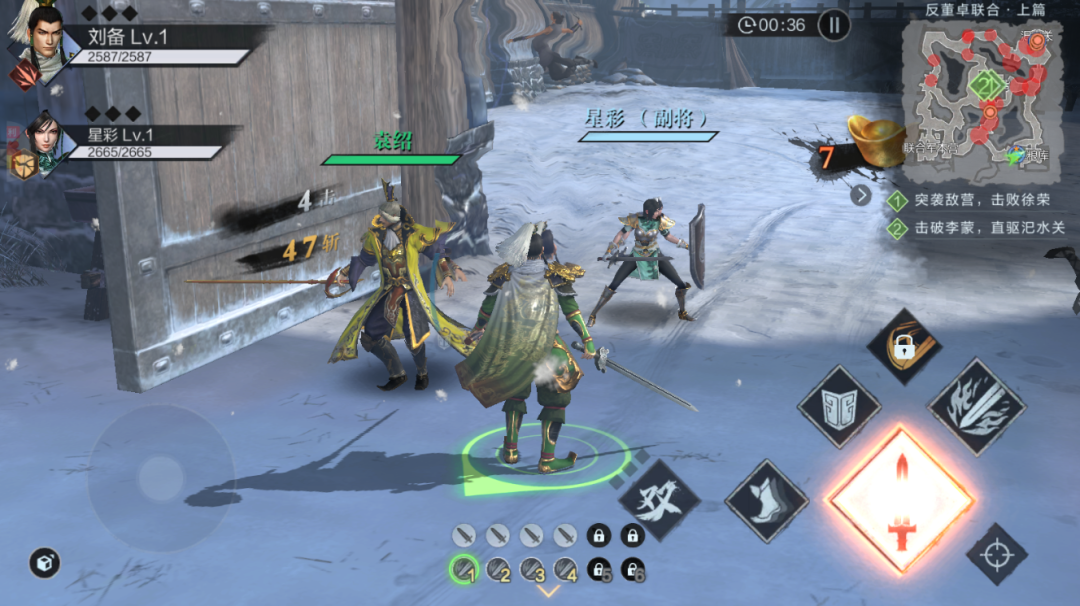Pause the battle with the pause button
Image resolution: width=1080 pixels, height=606 pixels.
click(833, 24)
